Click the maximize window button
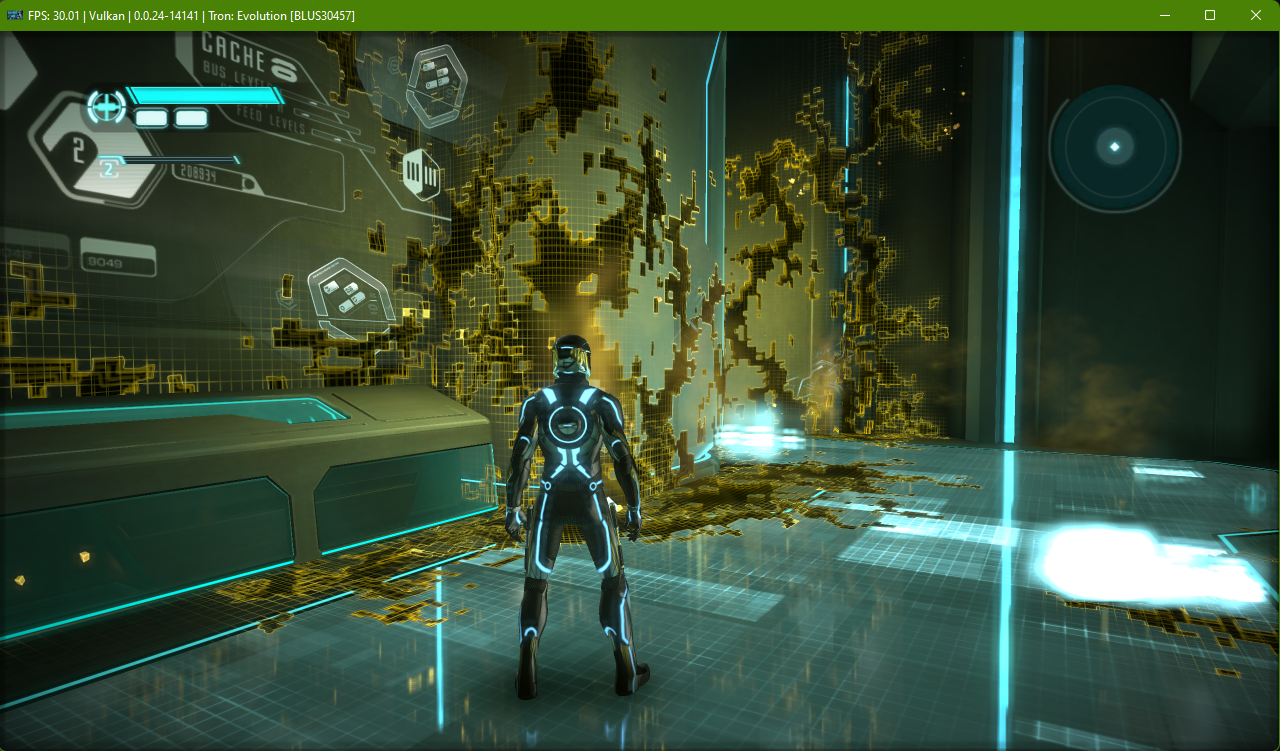The width and height of the screenshot is (1280, 751). point(1209,15)
